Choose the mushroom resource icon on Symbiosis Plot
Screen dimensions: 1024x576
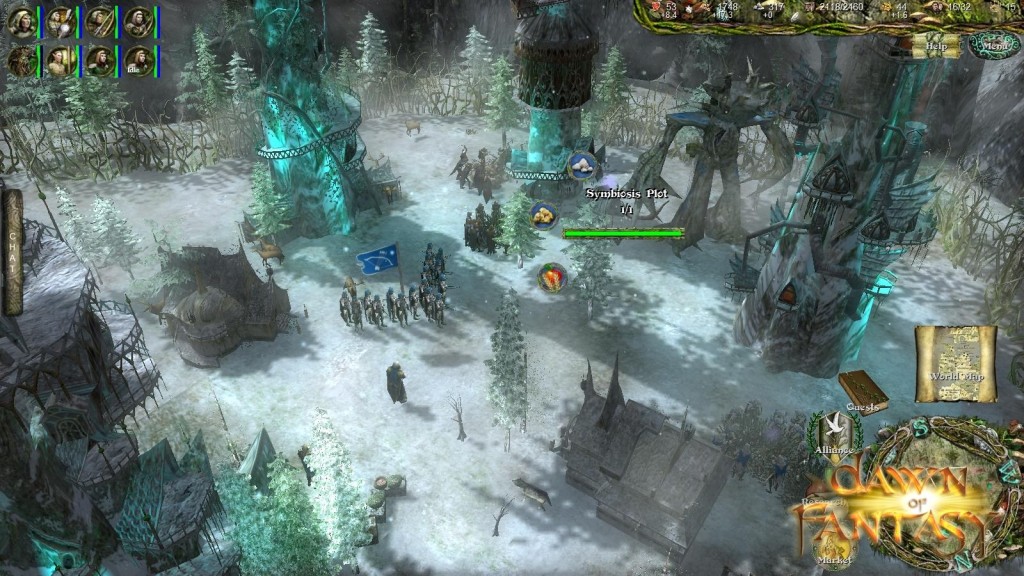[x=582, y=166]
